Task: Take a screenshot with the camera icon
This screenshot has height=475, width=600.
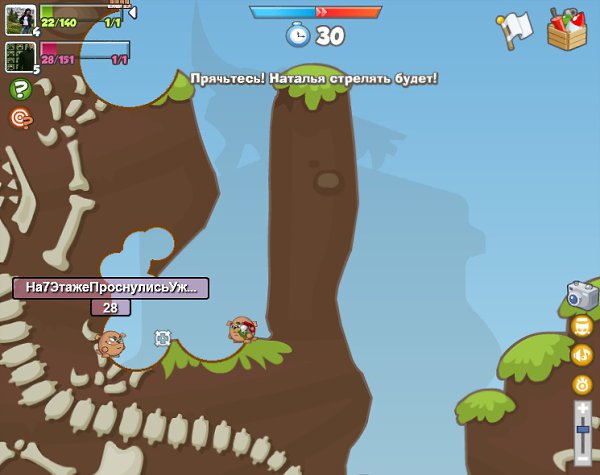Action: pos(582,294)
